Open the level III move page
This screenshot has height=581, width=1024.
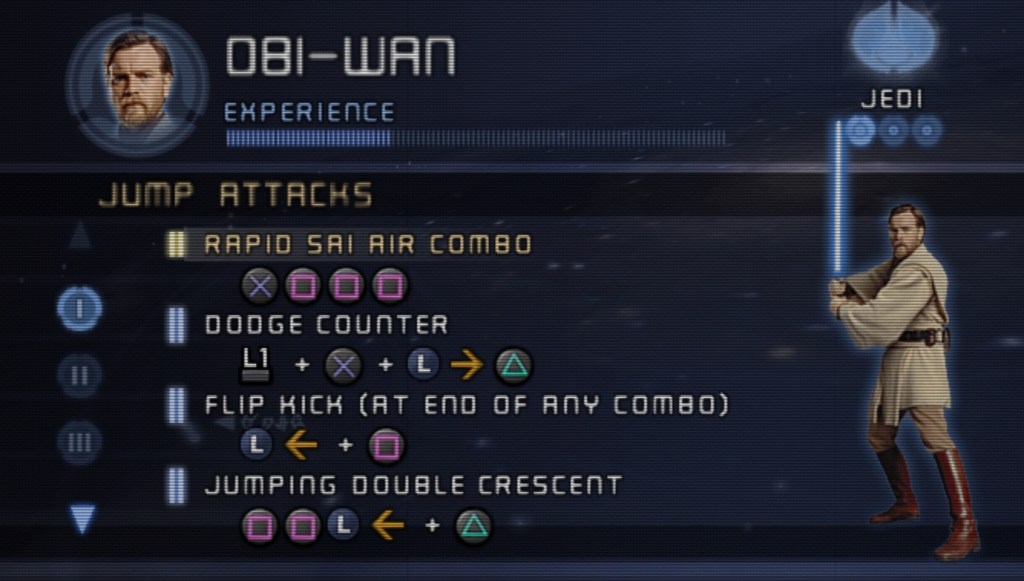(80, 441)
